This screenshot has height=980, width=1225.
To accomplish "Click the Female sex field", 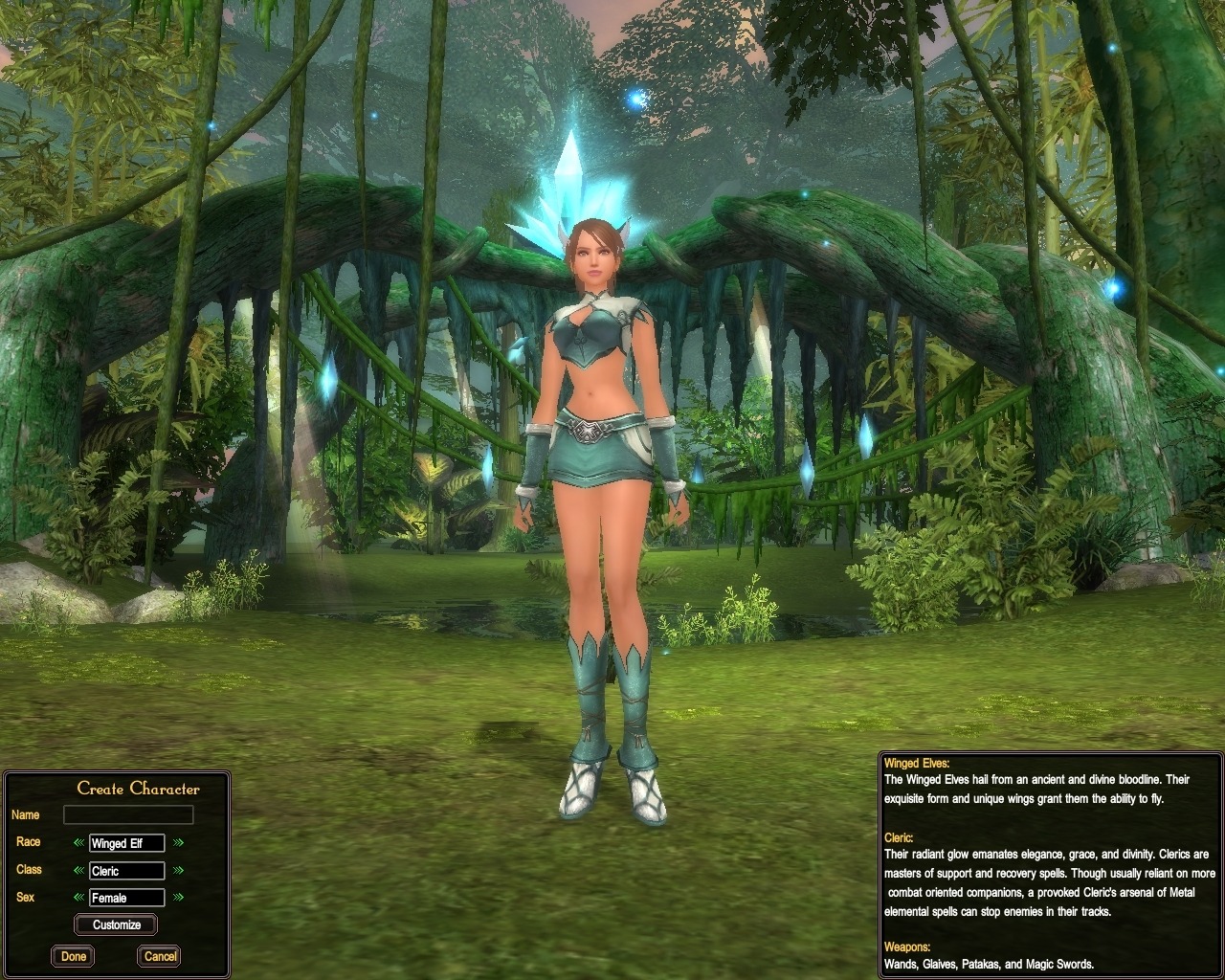I will [126, 898].
